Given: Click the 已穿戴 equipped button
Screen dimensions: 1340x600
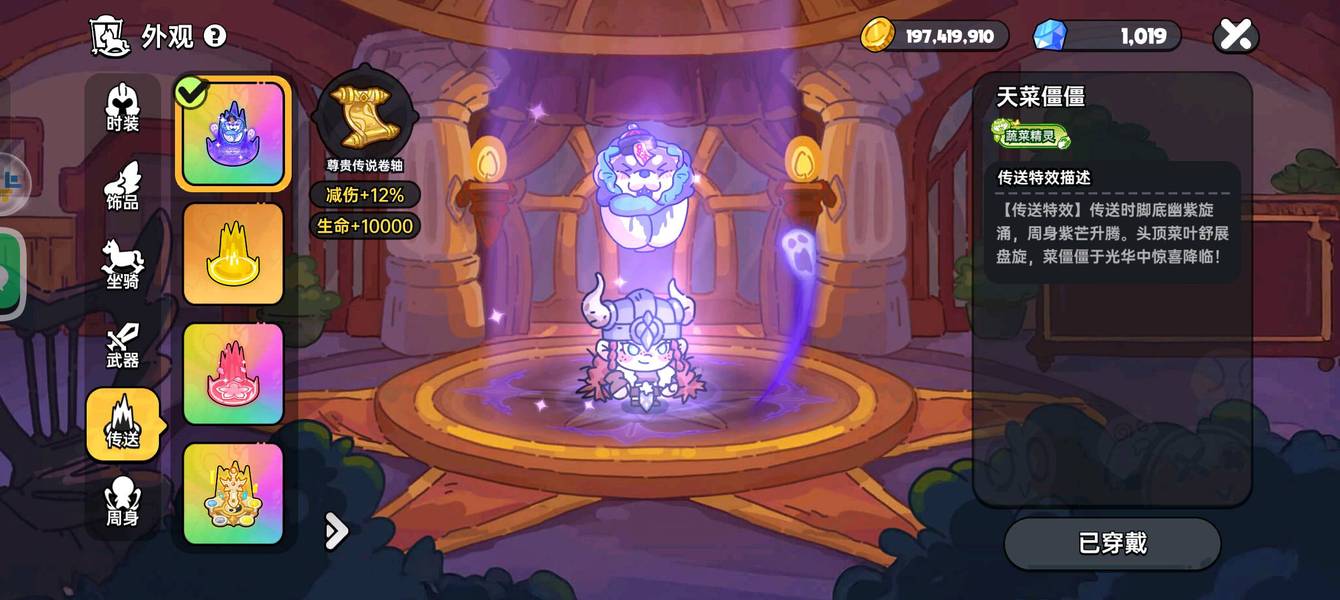Looking at the screenshot, I should pos(1112,544).
